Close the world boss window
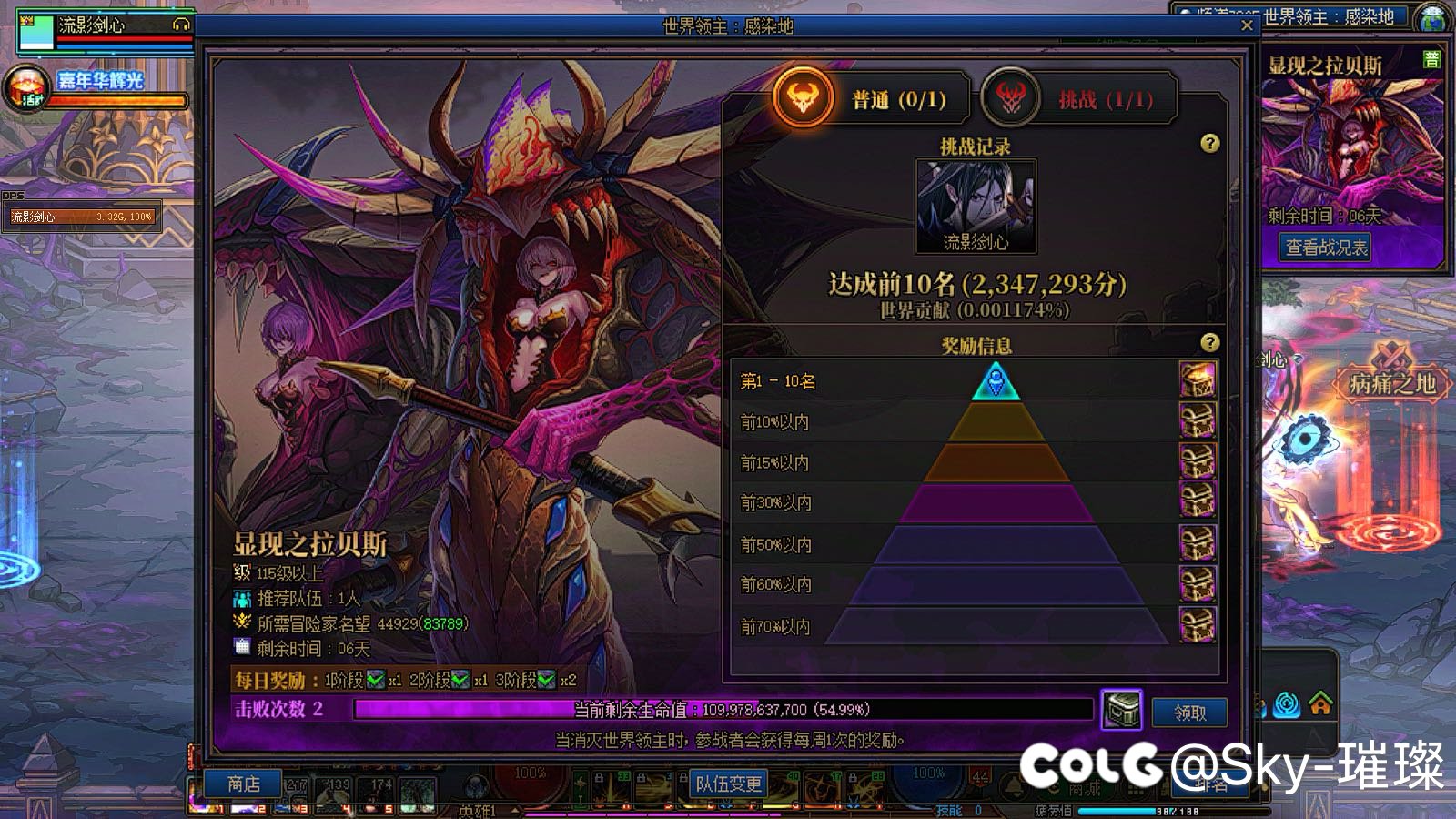 pos(1247,25)
